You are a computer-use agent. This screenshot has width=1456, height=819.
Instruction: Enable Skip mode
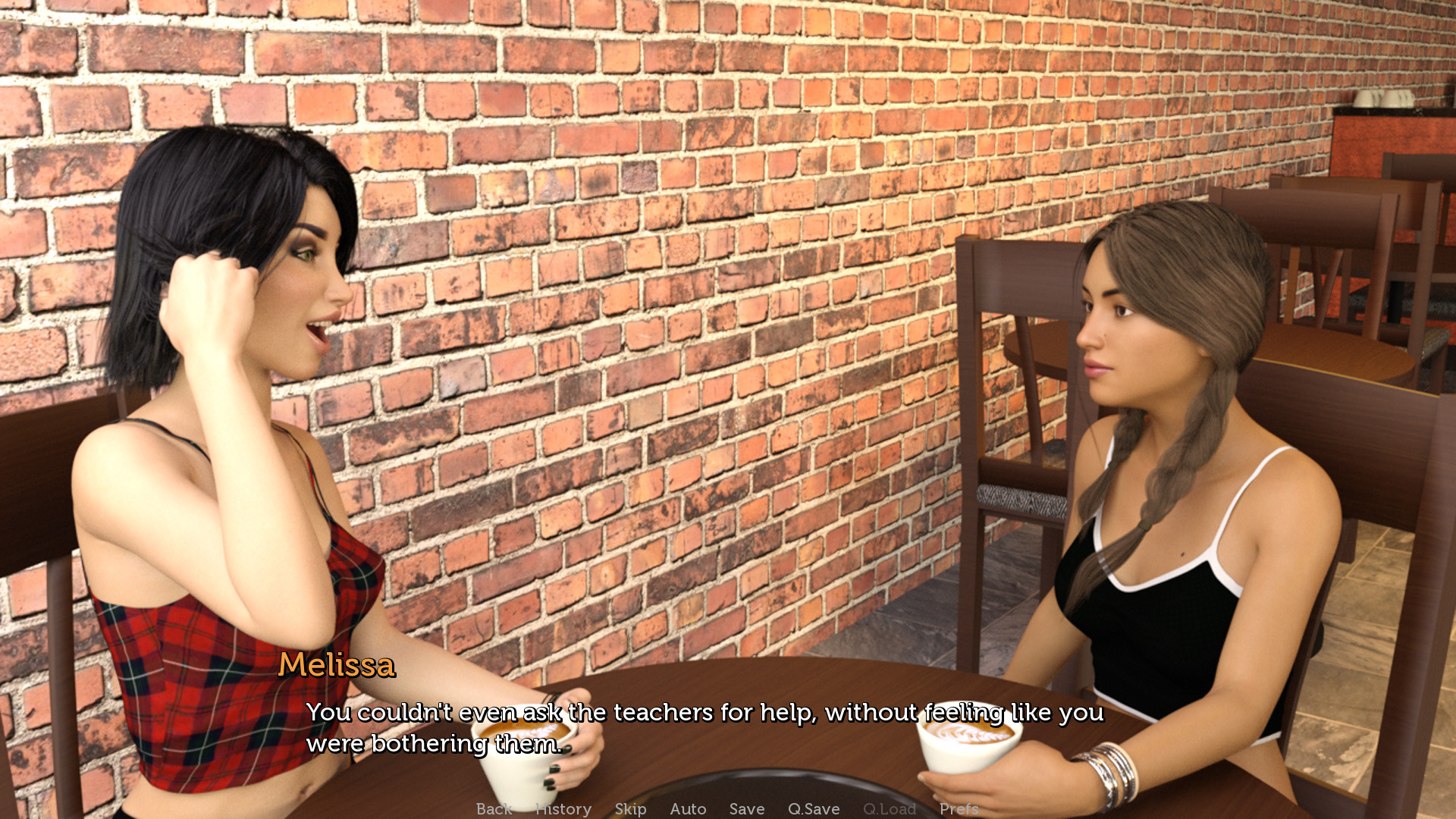pos(630,809)
